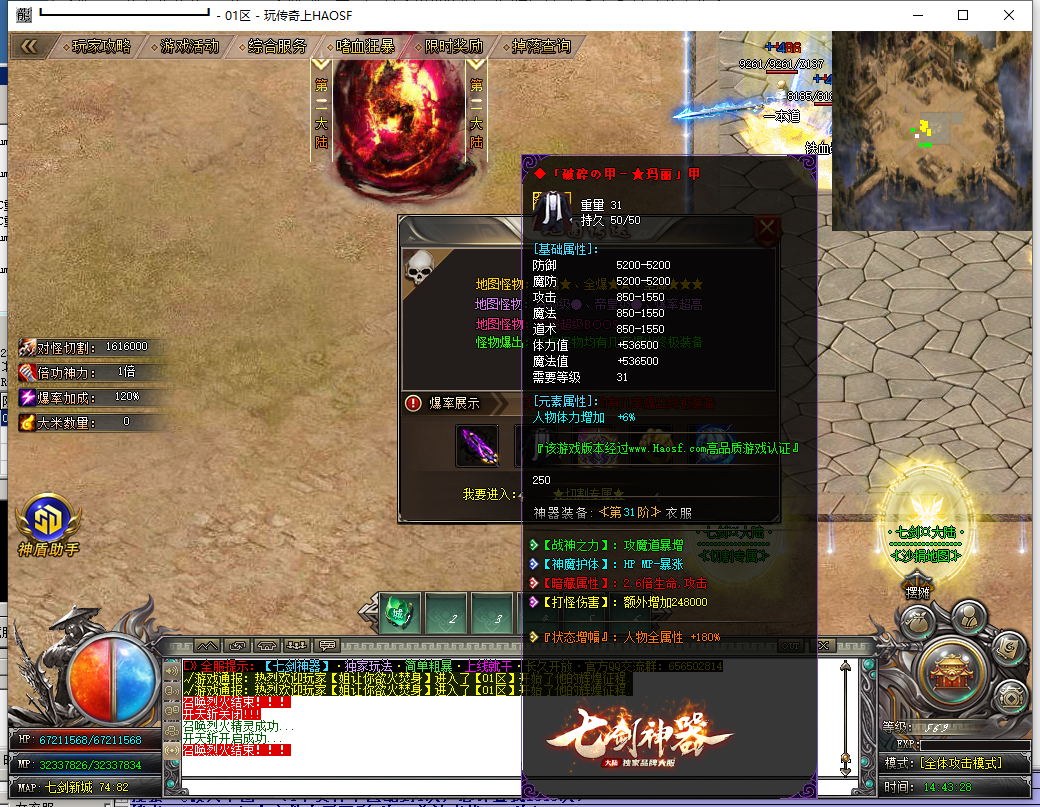Screen dimensions: 1040x807
Task: Open the 掉落查询 menu tab
Action: 541,46
